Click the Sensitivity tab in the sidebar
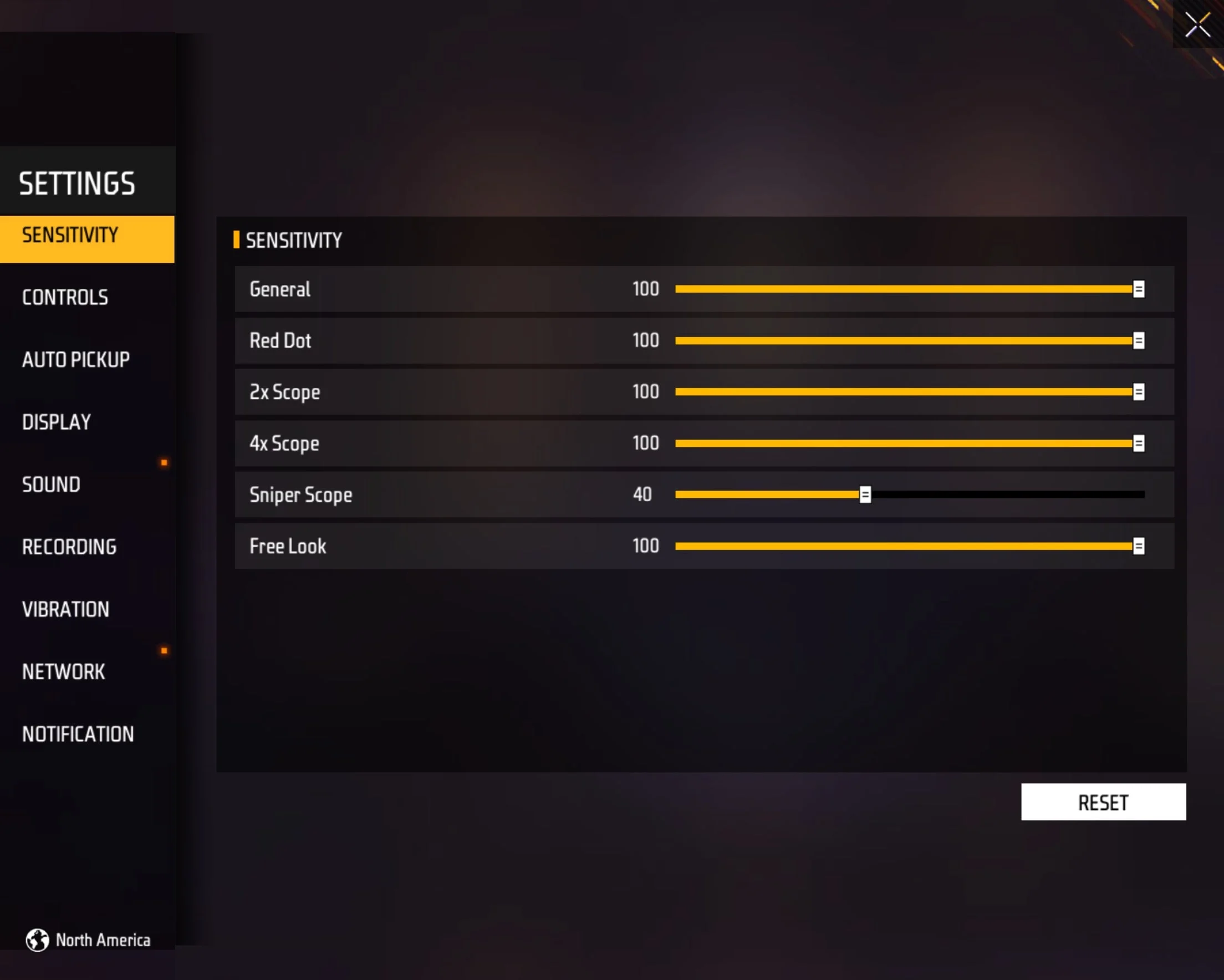The image size is (1224, 980). coord(70,235)
